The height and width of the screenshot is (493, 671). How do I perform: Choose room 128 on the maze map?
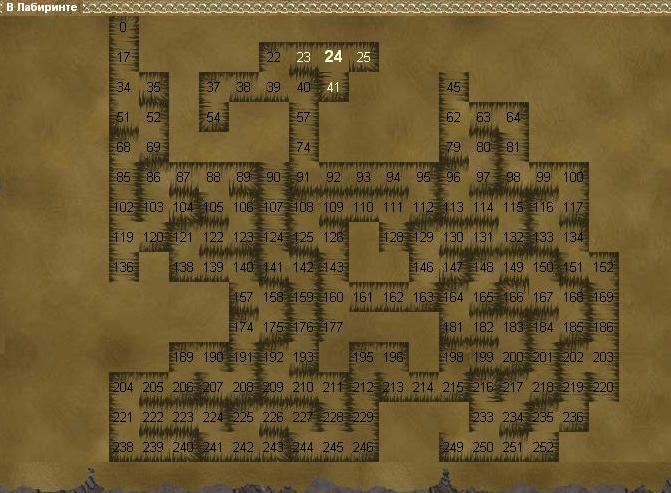tap(393, 237)
